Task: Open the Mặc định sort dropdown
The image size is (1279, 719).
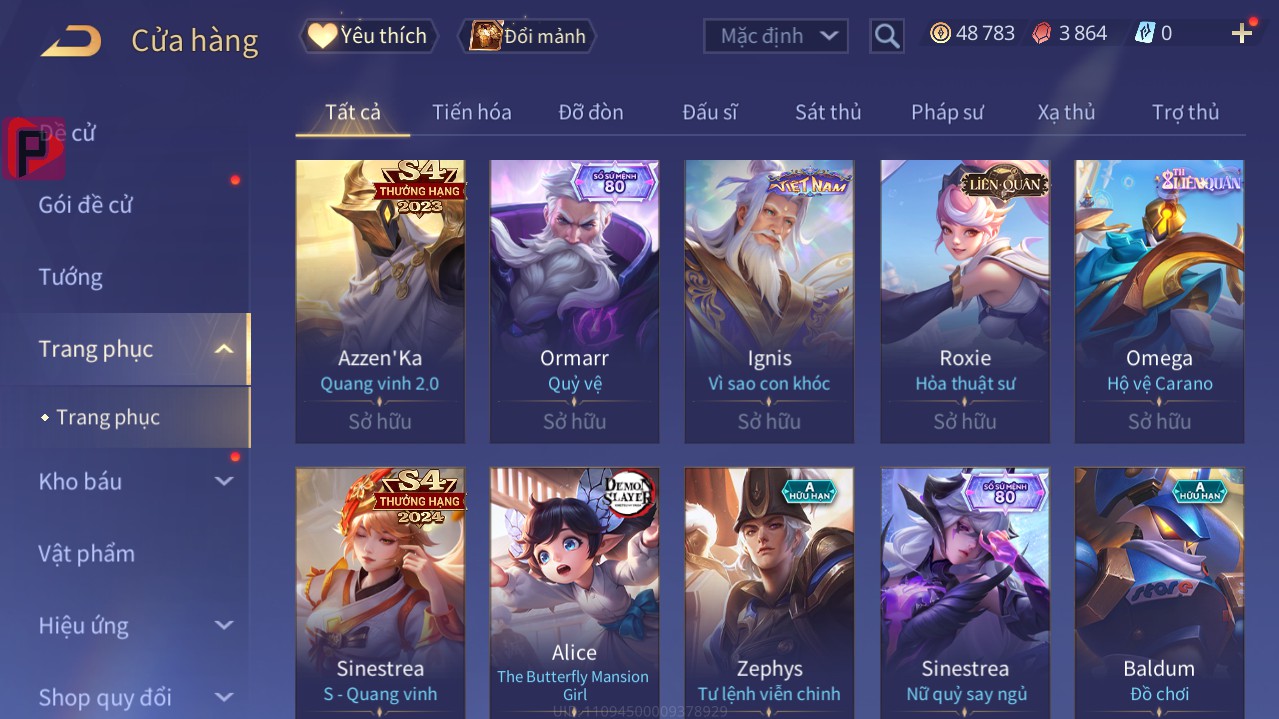Action: click(775, 36)
